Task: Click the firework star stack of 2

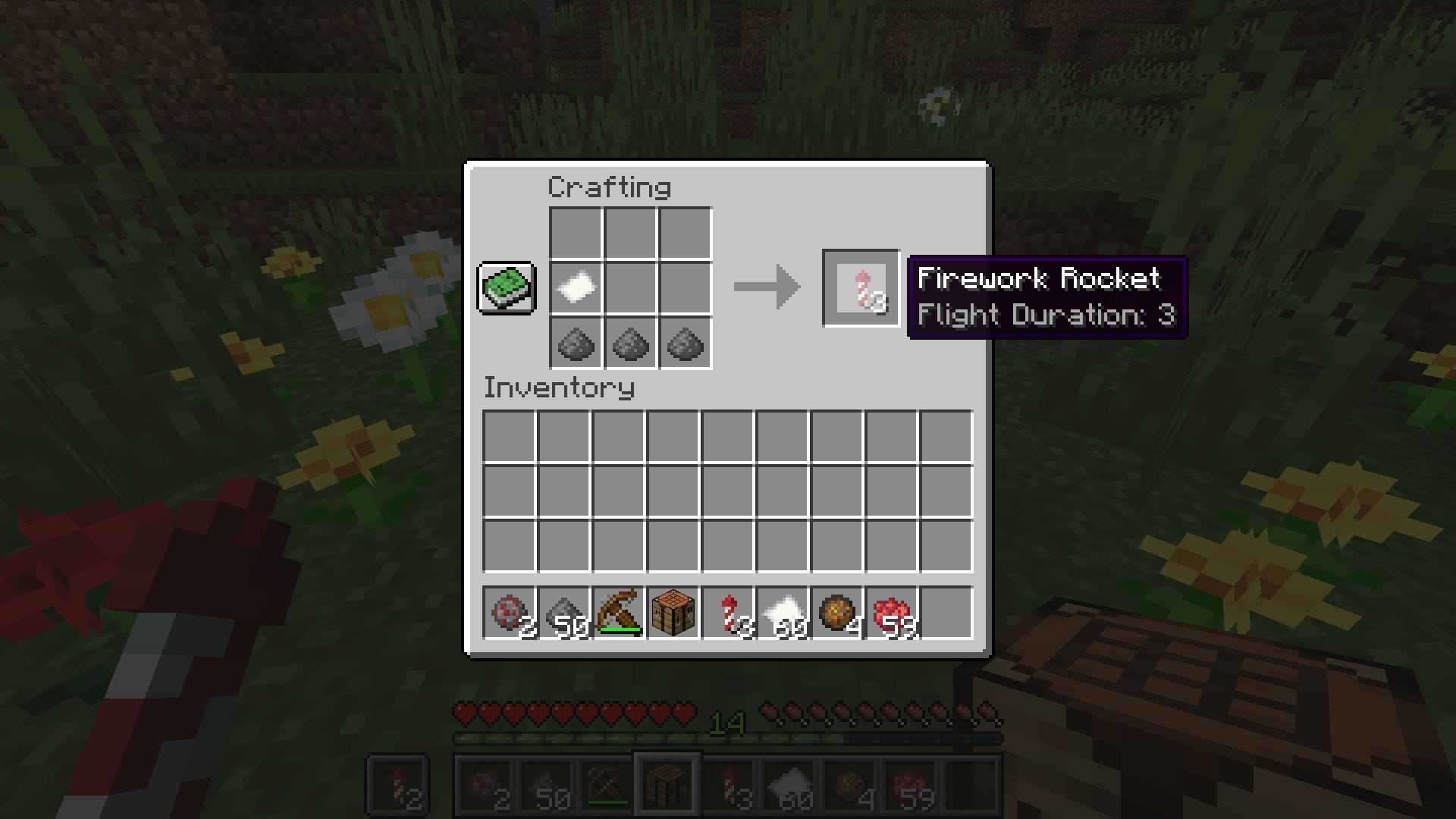Action: [x=511, y=613]
